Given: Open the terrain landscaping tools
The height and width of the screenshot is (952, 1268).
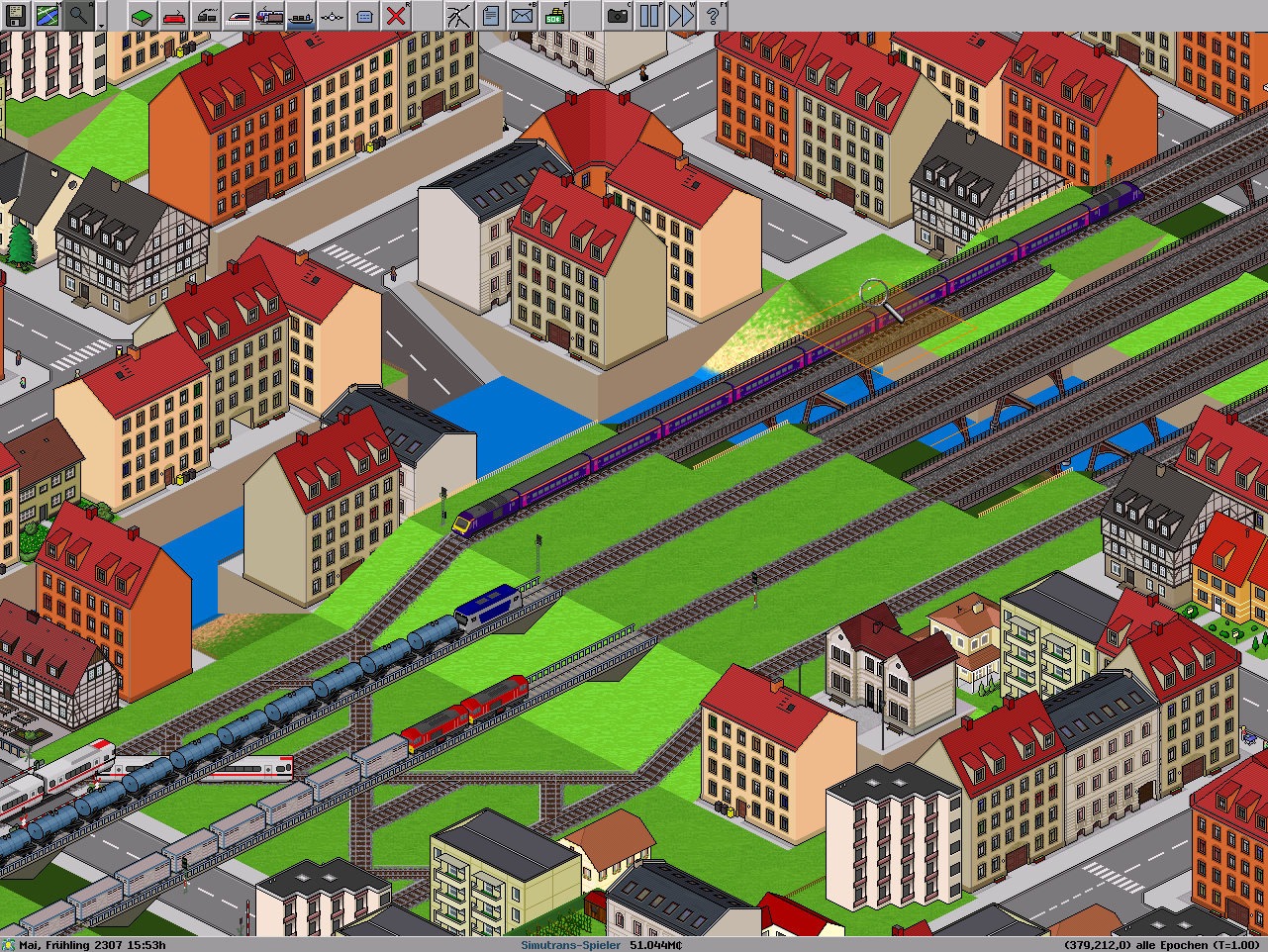Looking at the screenshot, I should (142, 15).
